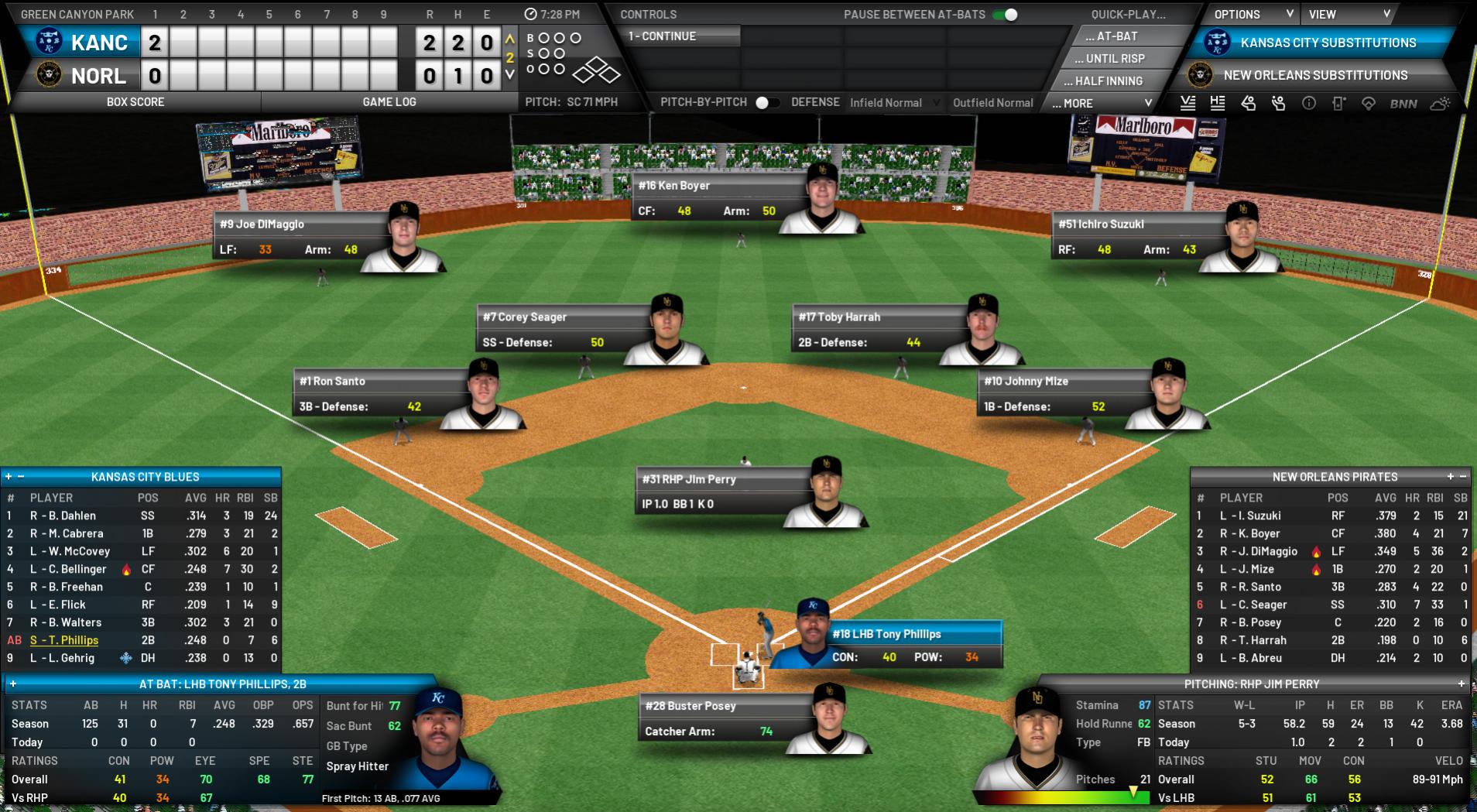Image resolution: width=1477 pixels, height=812 pixels.
Task: Open the View dropdown
Action: coord(1349,15)
